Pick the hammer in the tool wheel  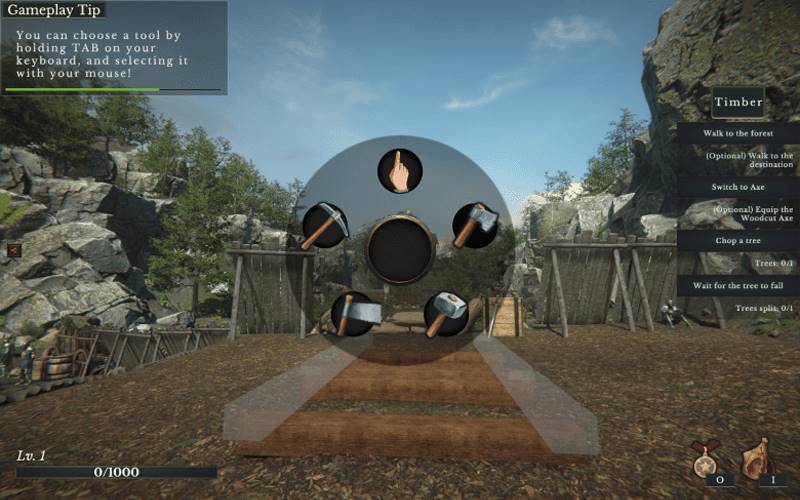[446, 314]
